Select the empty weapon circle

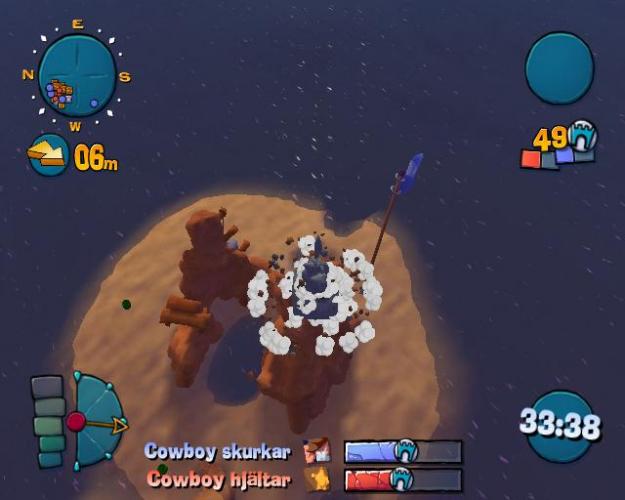(x=559, y=68)
